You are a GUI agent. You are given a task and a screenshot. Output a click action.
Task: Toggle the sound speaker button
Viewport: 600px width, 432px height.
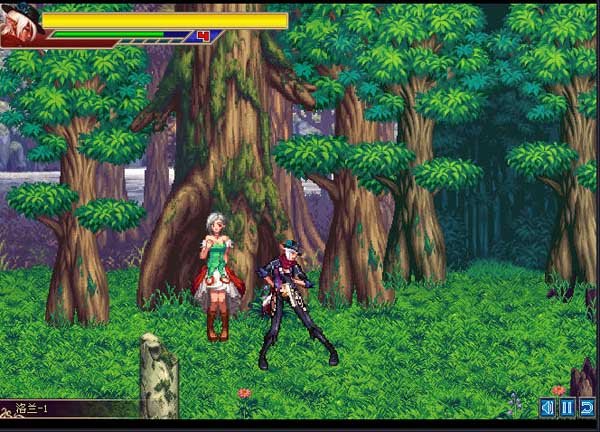pos(547,407)
